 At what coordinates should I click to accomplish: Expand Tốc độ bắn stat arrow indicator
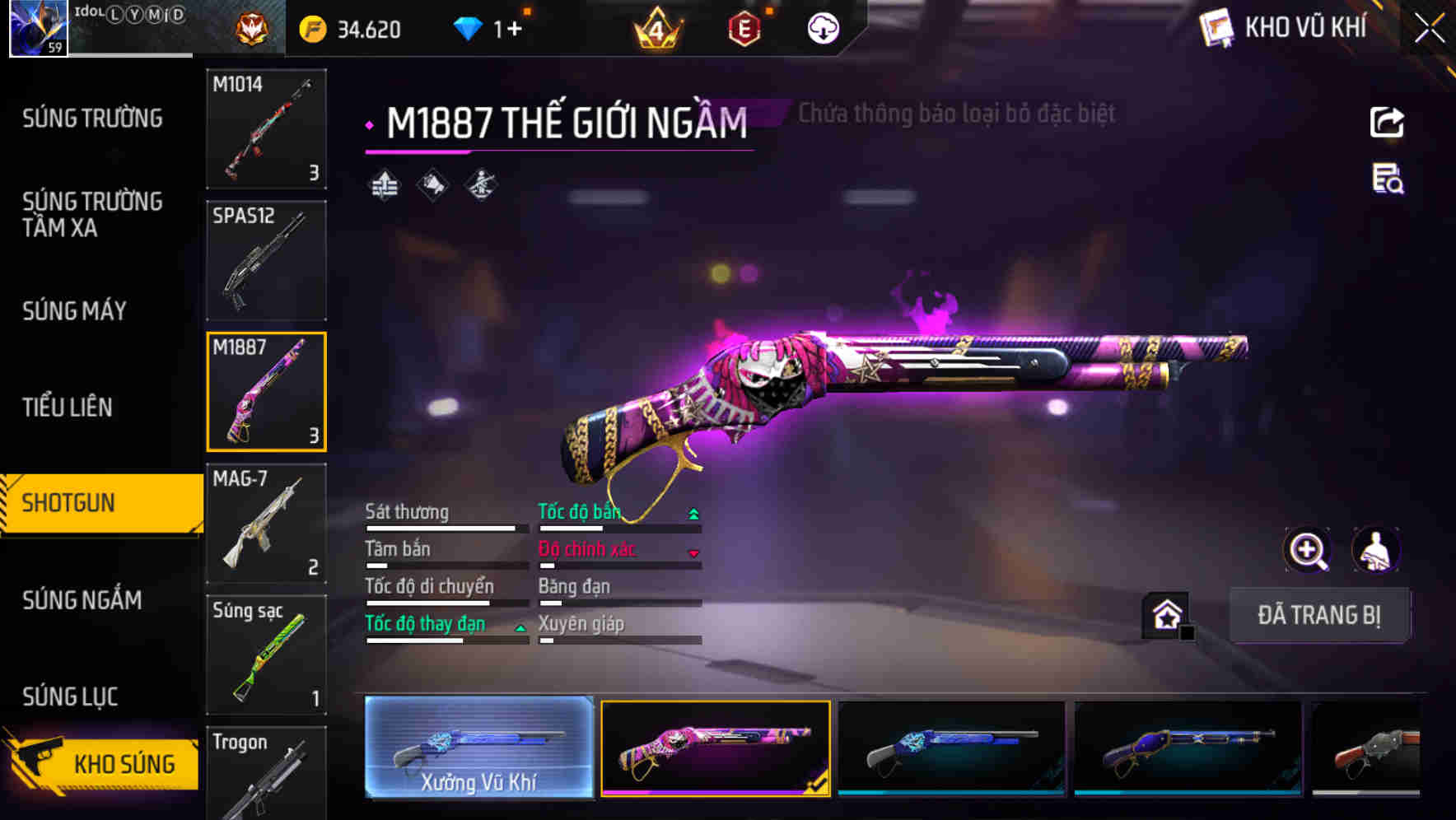[x=694, y=512]
